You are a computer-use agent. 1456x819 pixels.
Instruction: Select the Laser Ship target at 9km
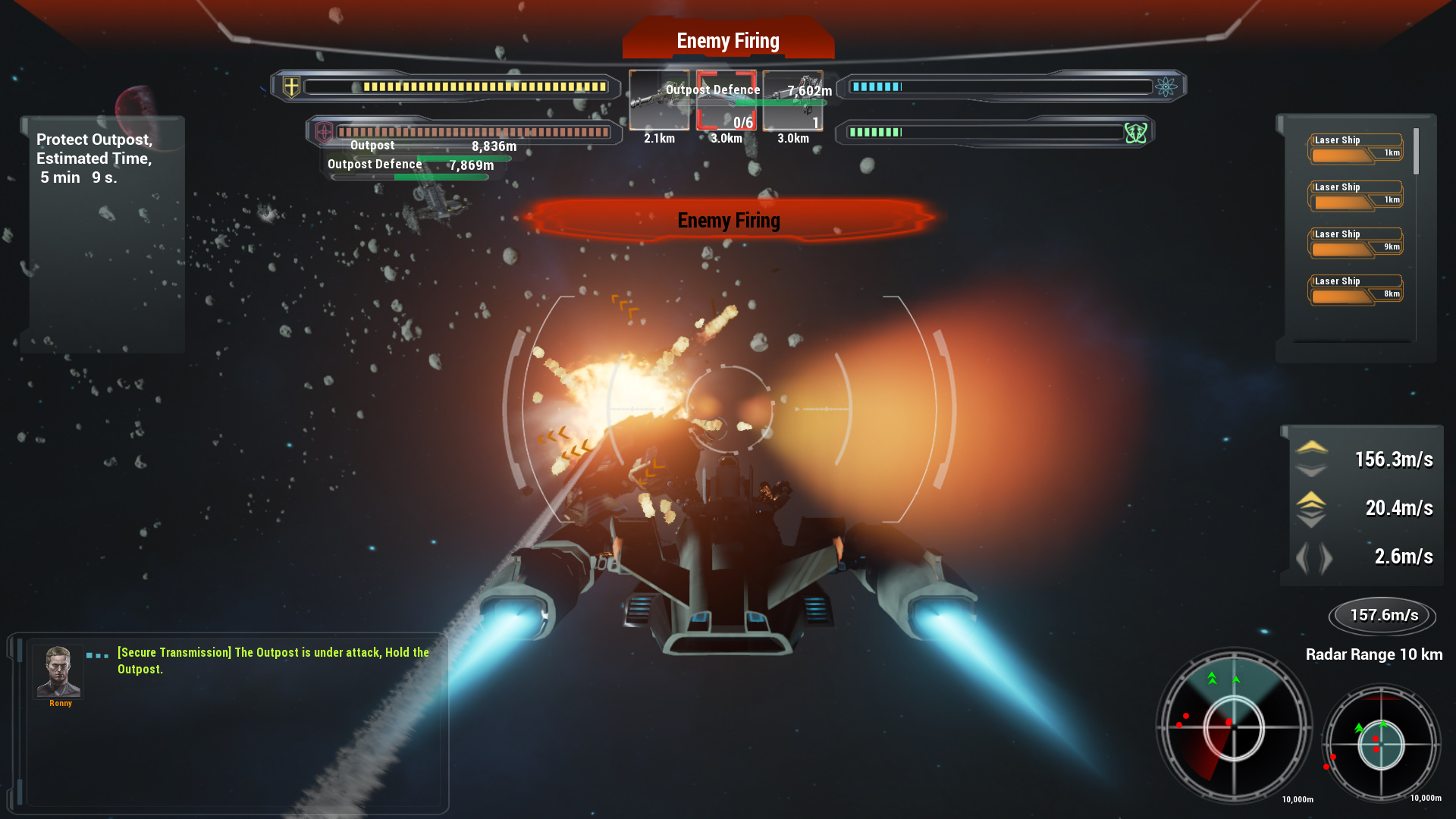click(x=1354, y=241)
